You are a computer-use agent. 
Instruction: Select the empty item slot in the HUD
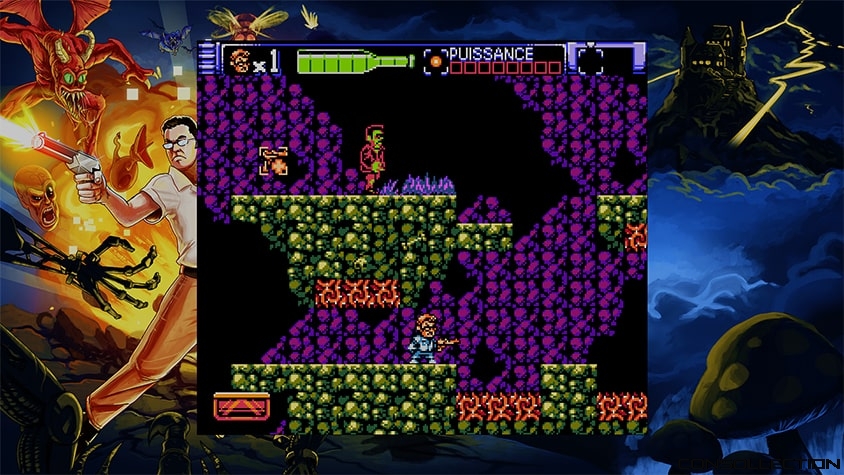pos(590,60)
